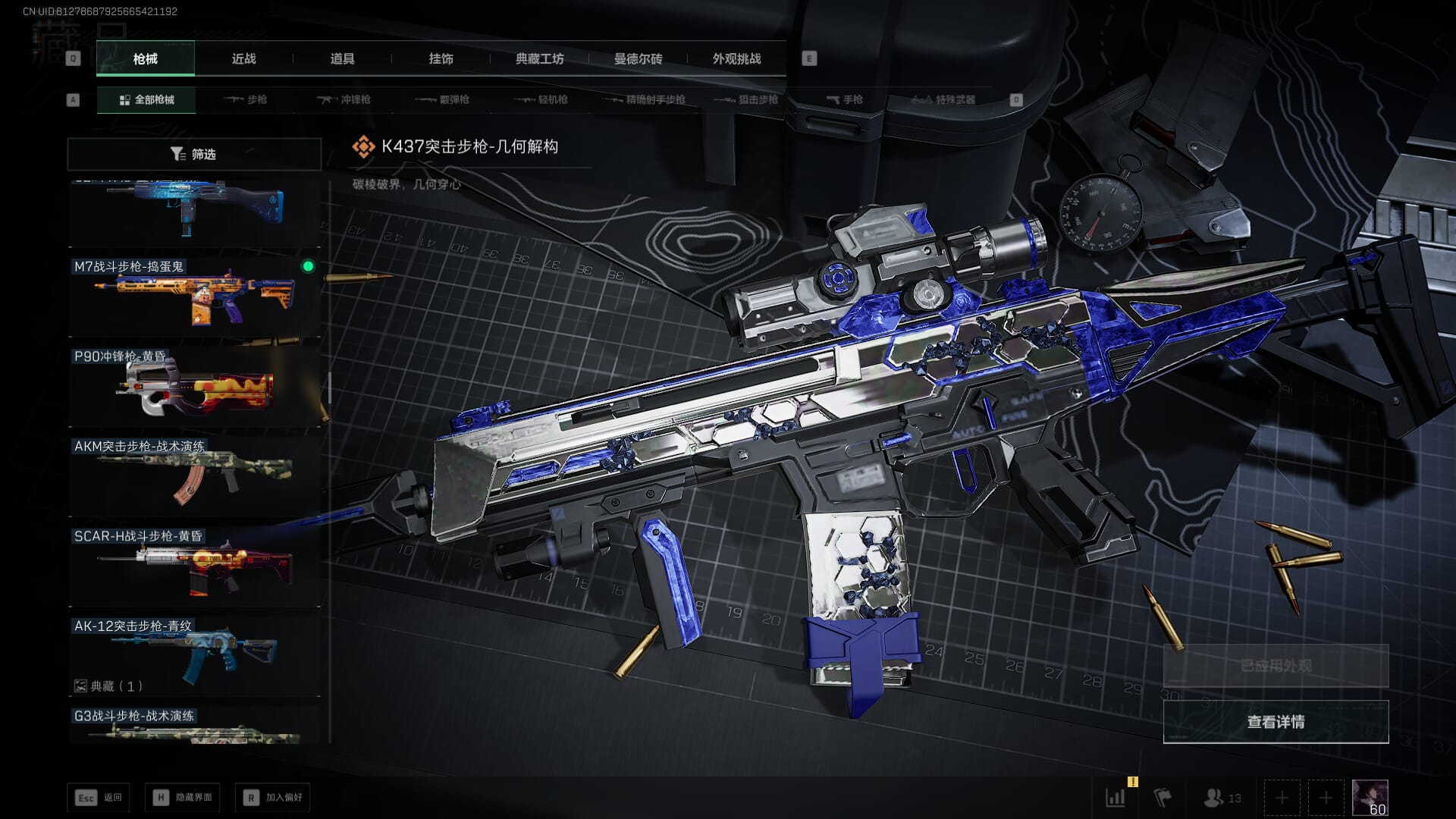Image resolution: width=1456 pixels, height=819 pixels.
Task: Click the 查看详情 view details button
Action: [1276, 722]
